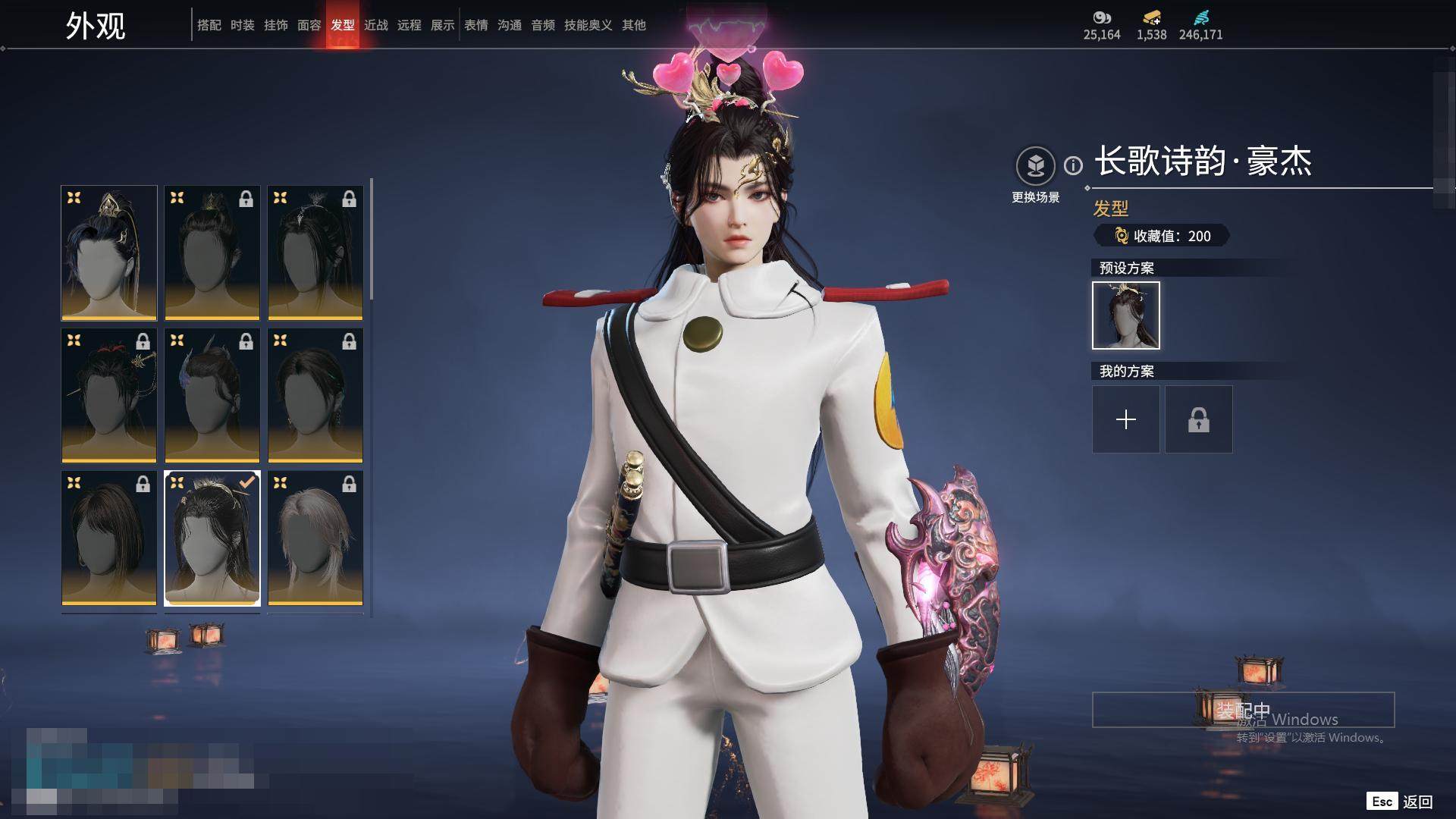Pick the locked hairstyle with red flower hairpin
The height and width of the screenshot is (819, 1456).
click(x=109, y=395)
